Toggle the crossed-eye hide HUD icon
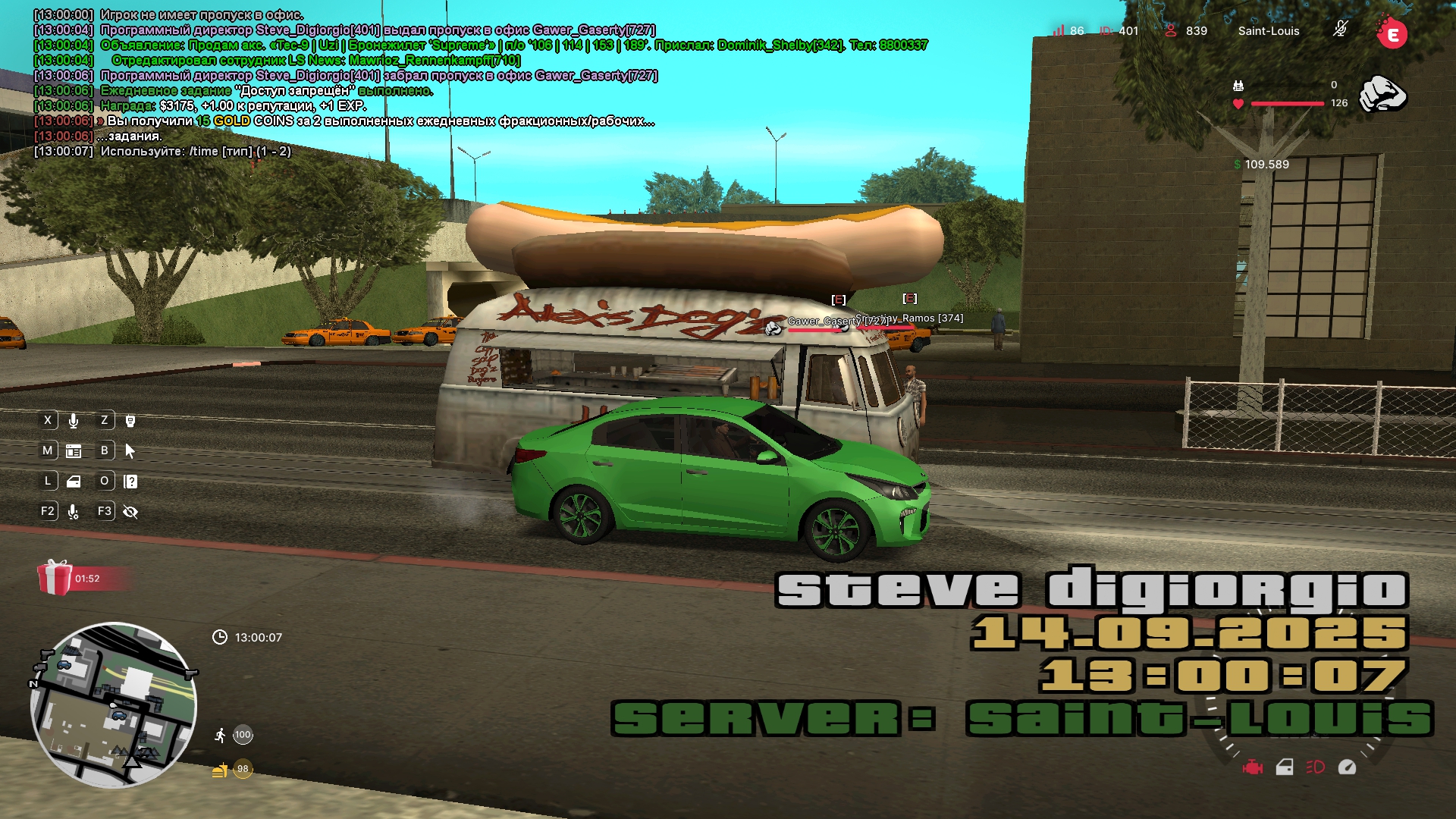The height and width of the screenshot is (819, 1456). 130,512
